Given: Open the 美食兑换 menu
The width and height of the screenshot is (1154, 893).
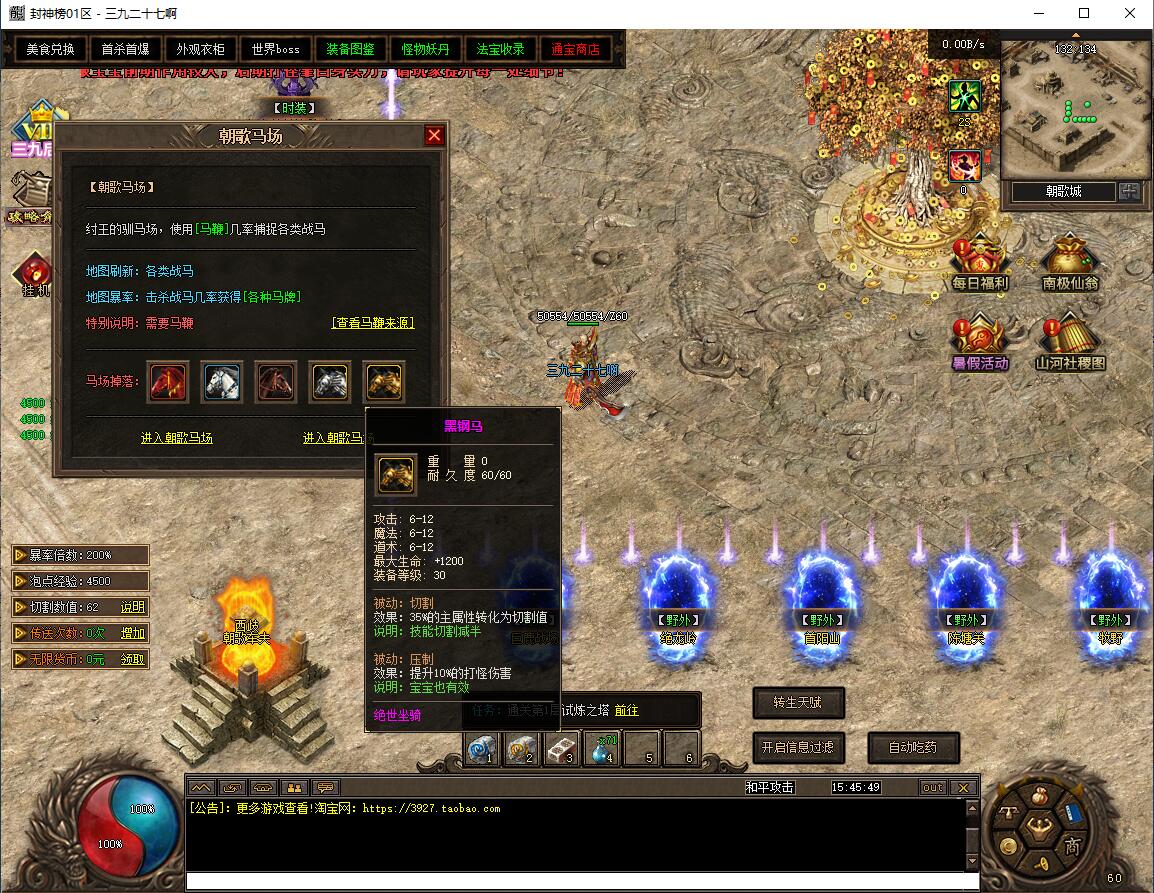Looking at the screenshot, I should 50,49.
